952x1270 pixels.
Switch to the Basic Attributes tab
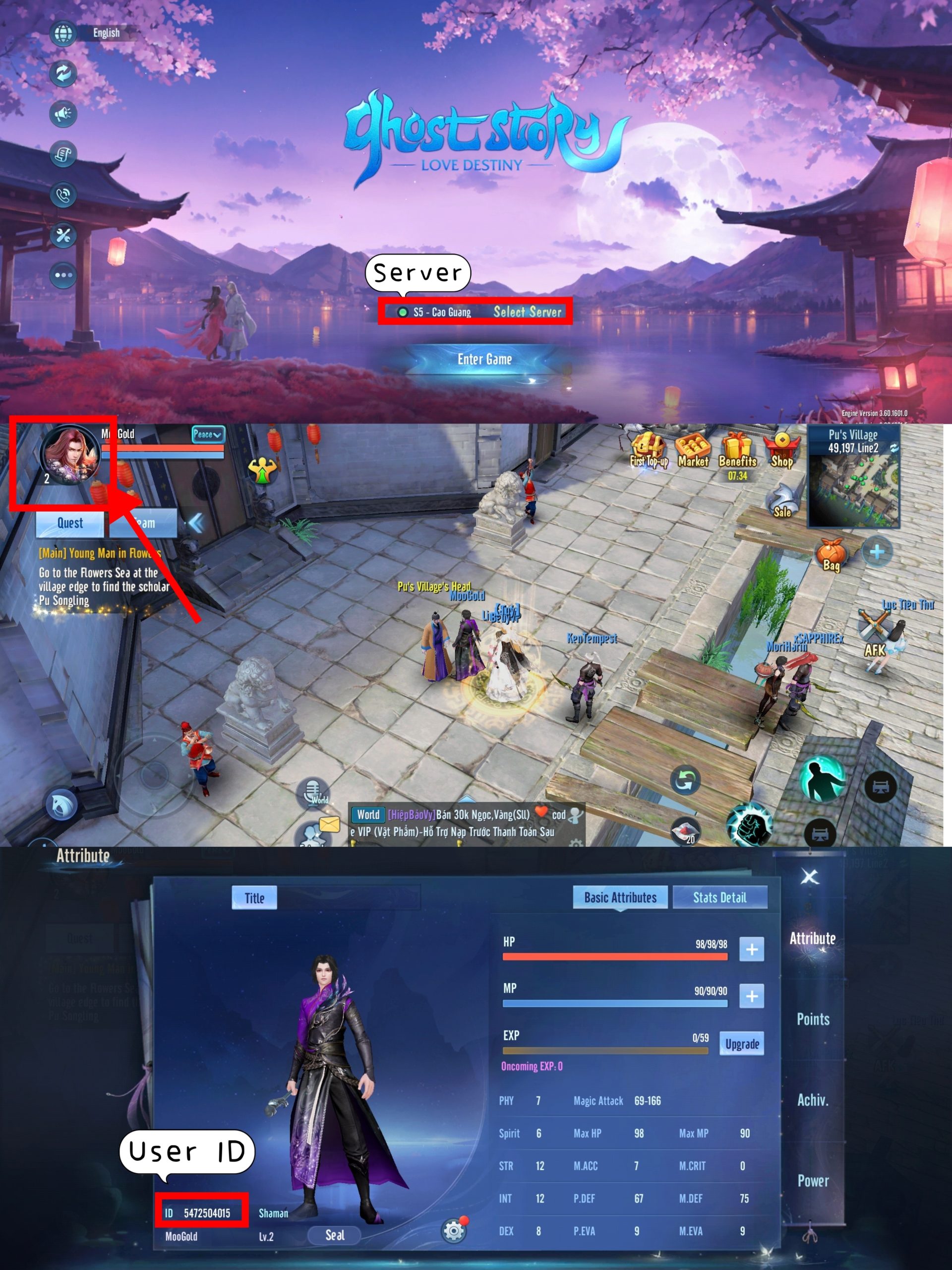(620, 897)
